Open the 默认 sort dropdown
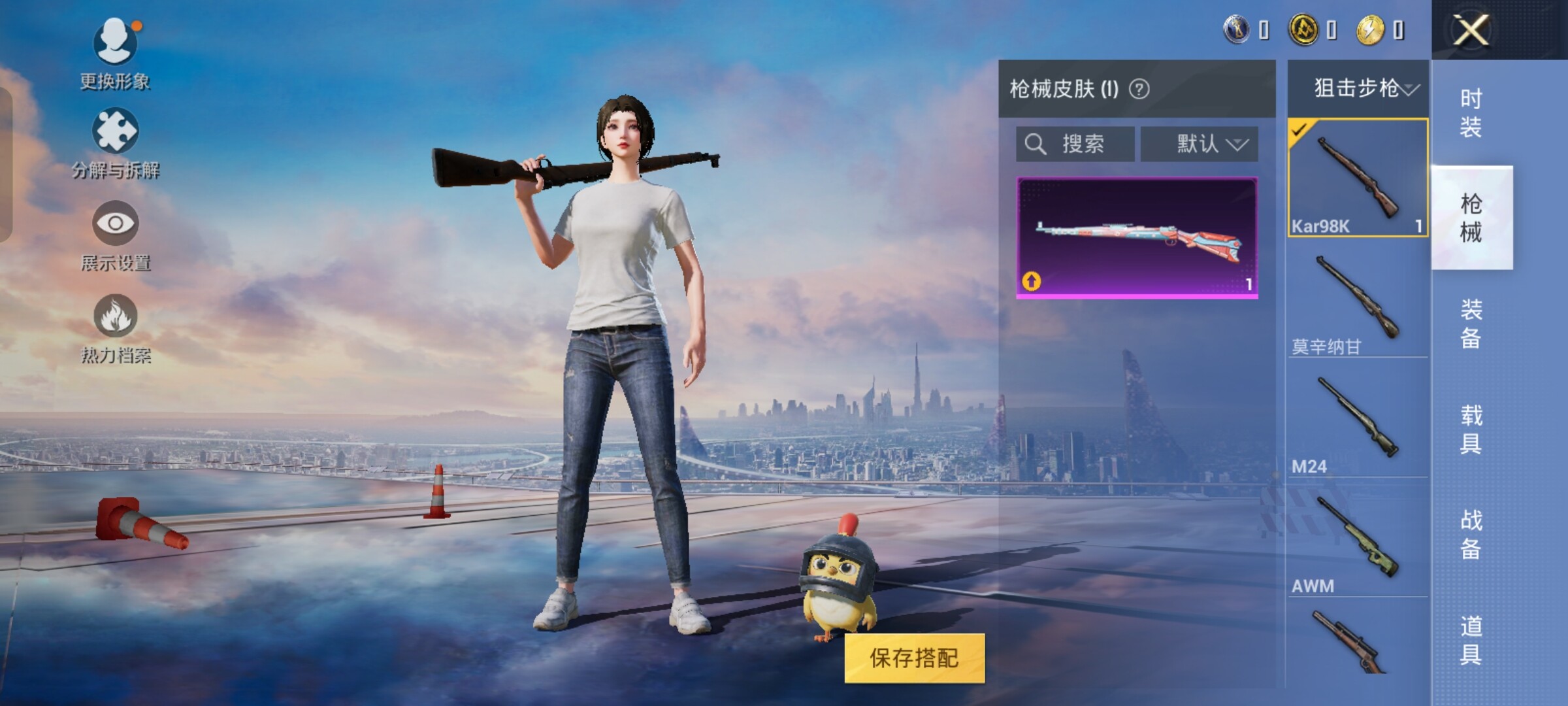This screenshot has height=706, width=1568. coord(1200,144)
